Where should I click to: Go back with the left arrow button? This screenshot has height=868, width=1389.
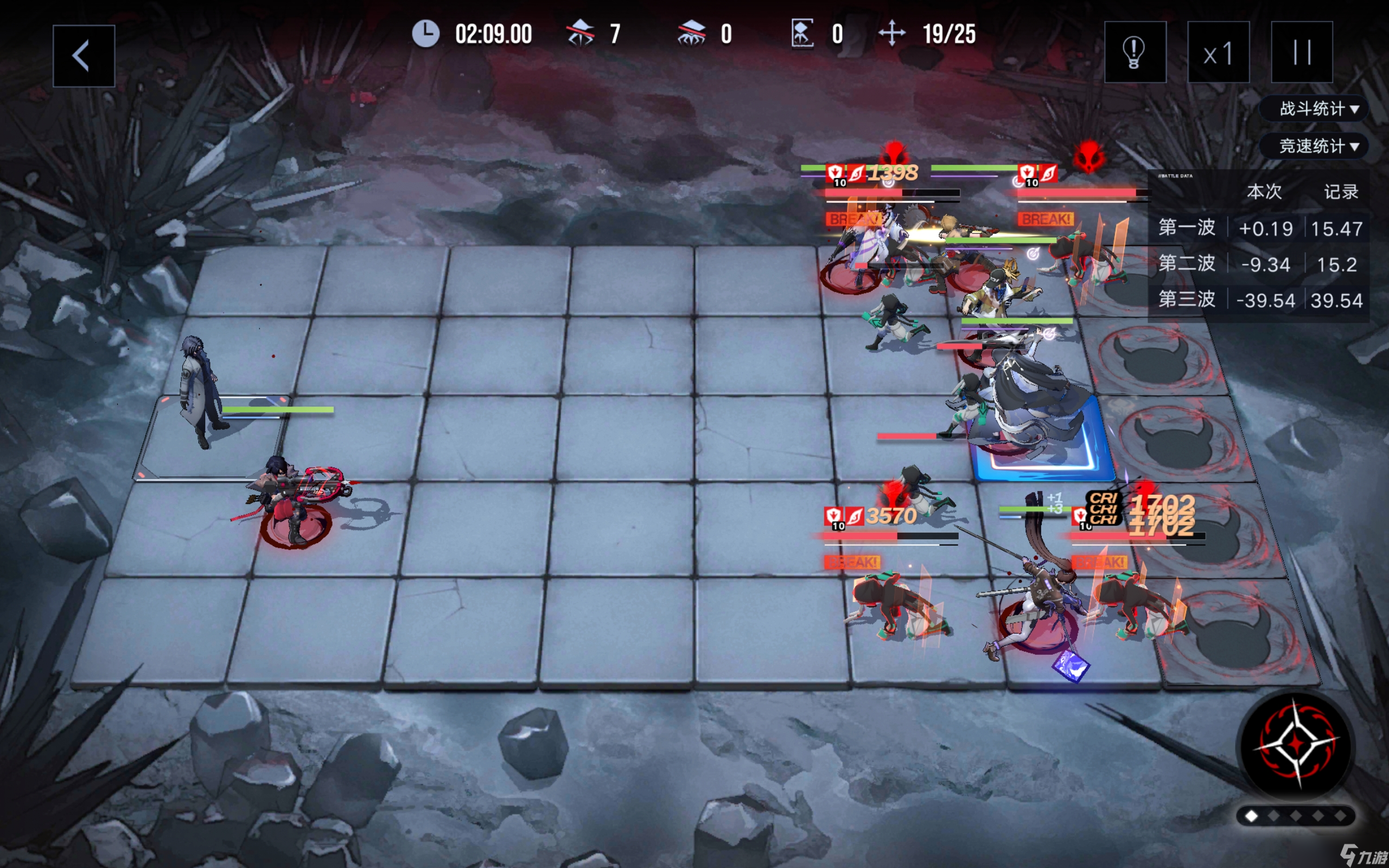[83, 56]
